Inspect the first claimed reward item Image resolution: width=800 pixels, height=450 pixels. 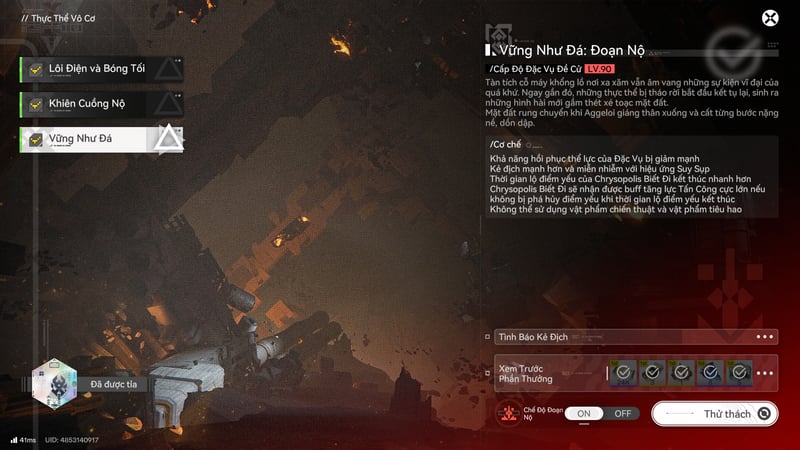(x=624, y=373)
